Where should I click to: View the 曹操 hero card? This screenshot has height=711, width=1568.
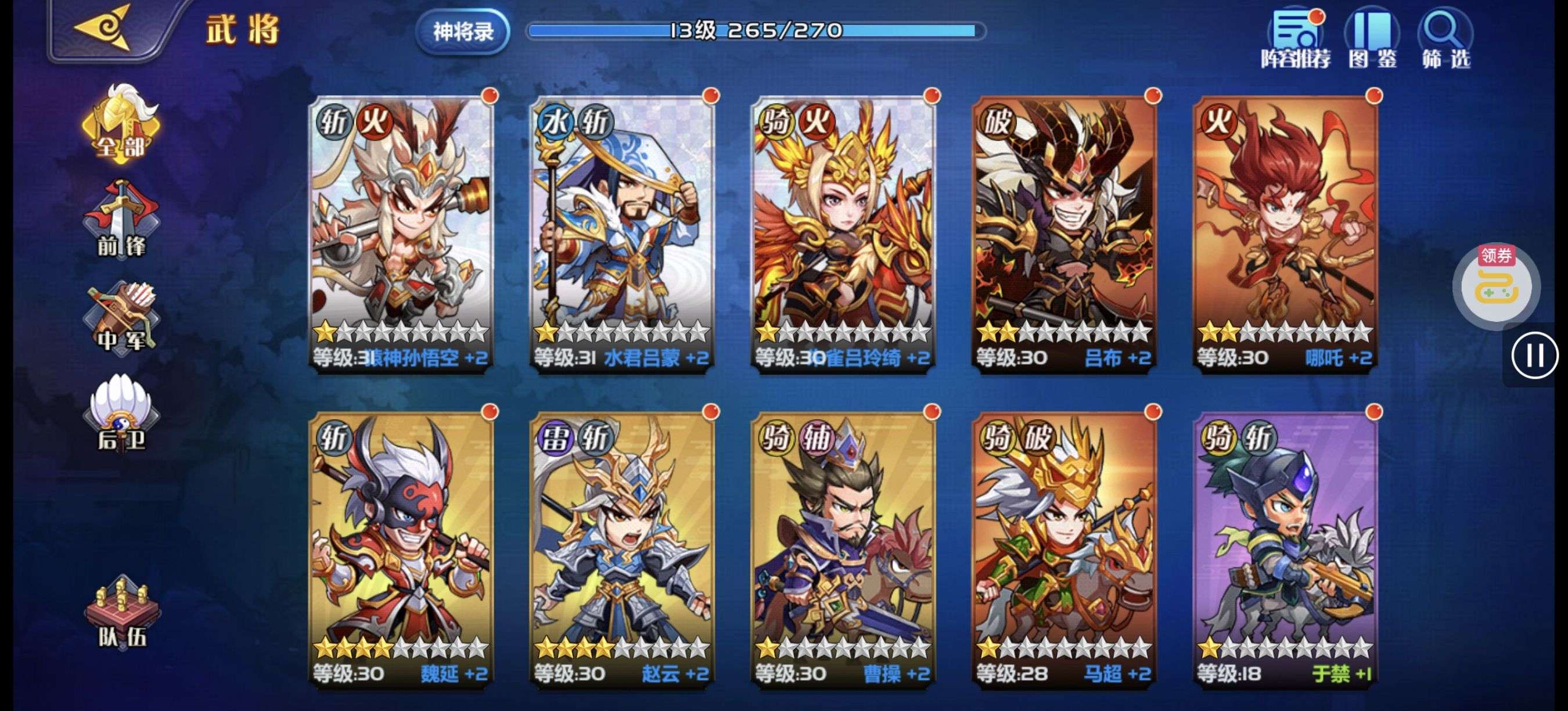843,548
